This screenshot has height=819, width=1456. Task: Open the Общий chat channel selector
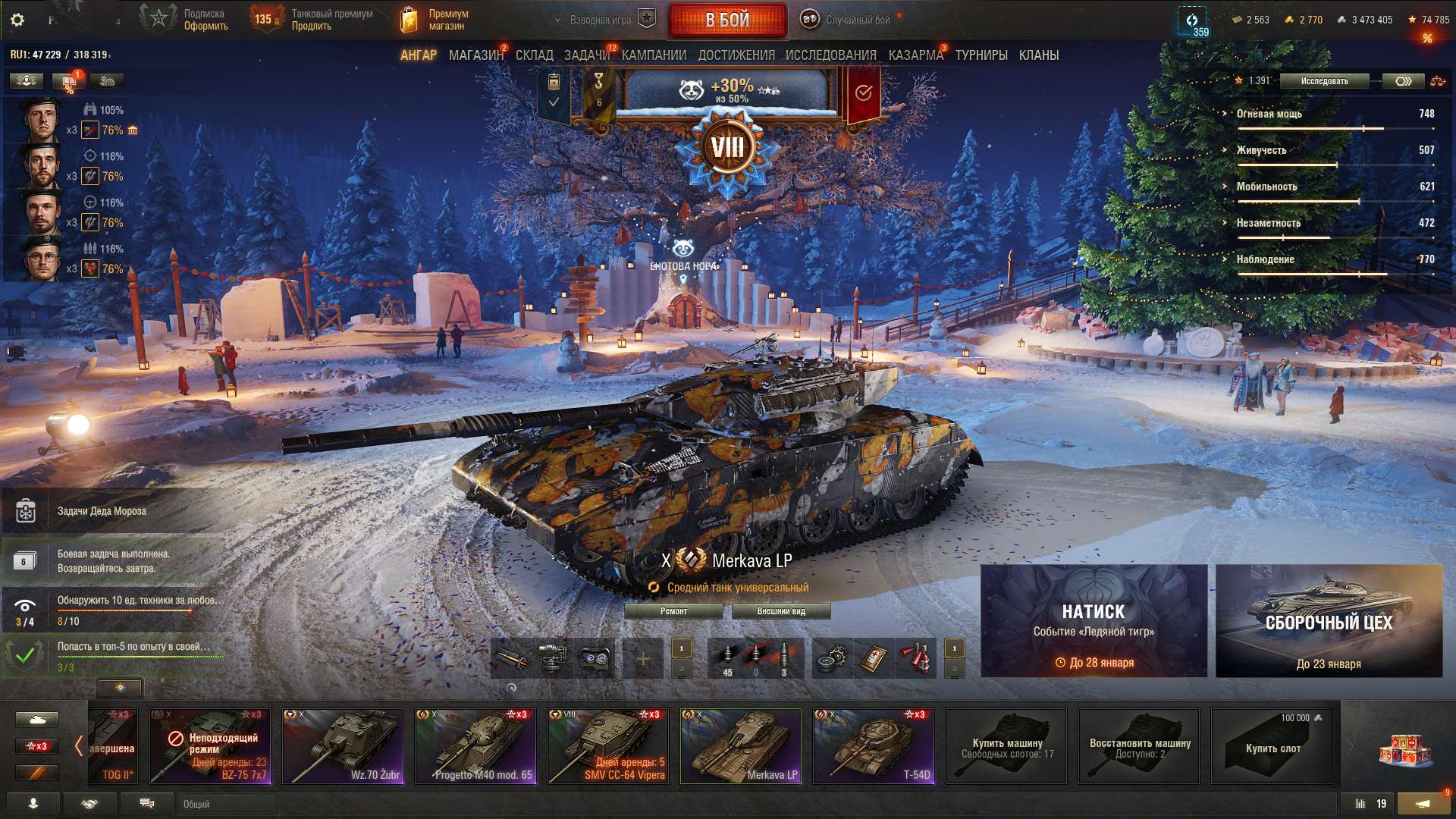[225, 805]
